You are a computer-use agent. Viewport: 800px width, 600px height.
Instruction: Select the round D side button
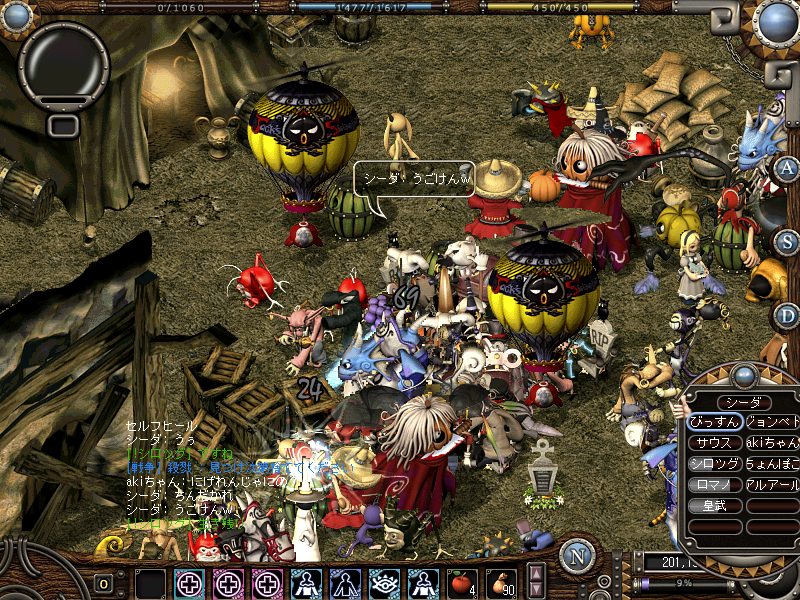787,316
